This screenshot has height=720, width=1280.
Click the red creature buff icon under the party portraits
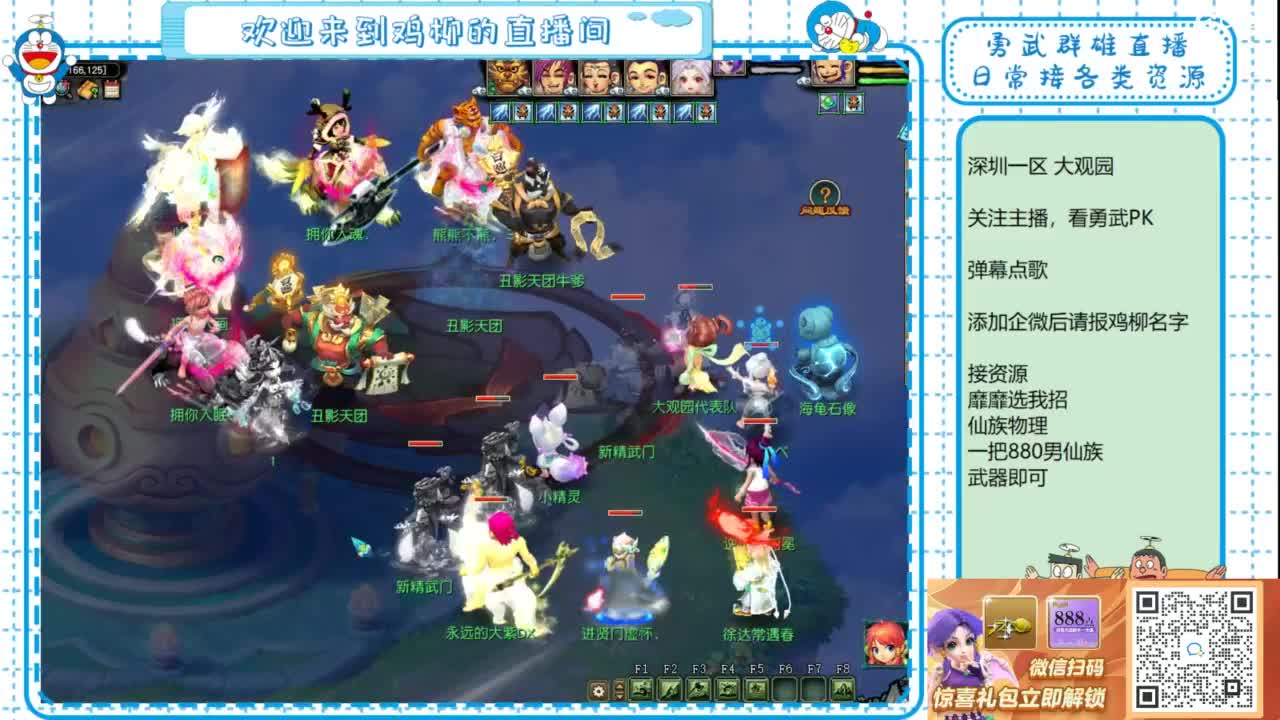click(x=521, y=113)
